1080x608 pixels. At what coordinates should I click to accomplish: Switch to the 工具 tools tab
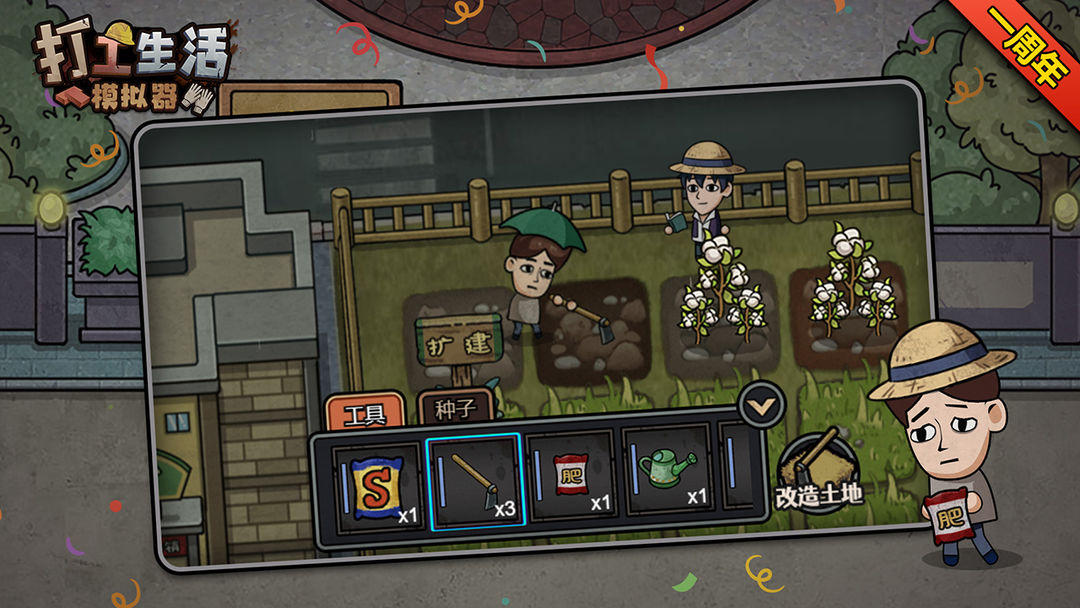[364, 412]
